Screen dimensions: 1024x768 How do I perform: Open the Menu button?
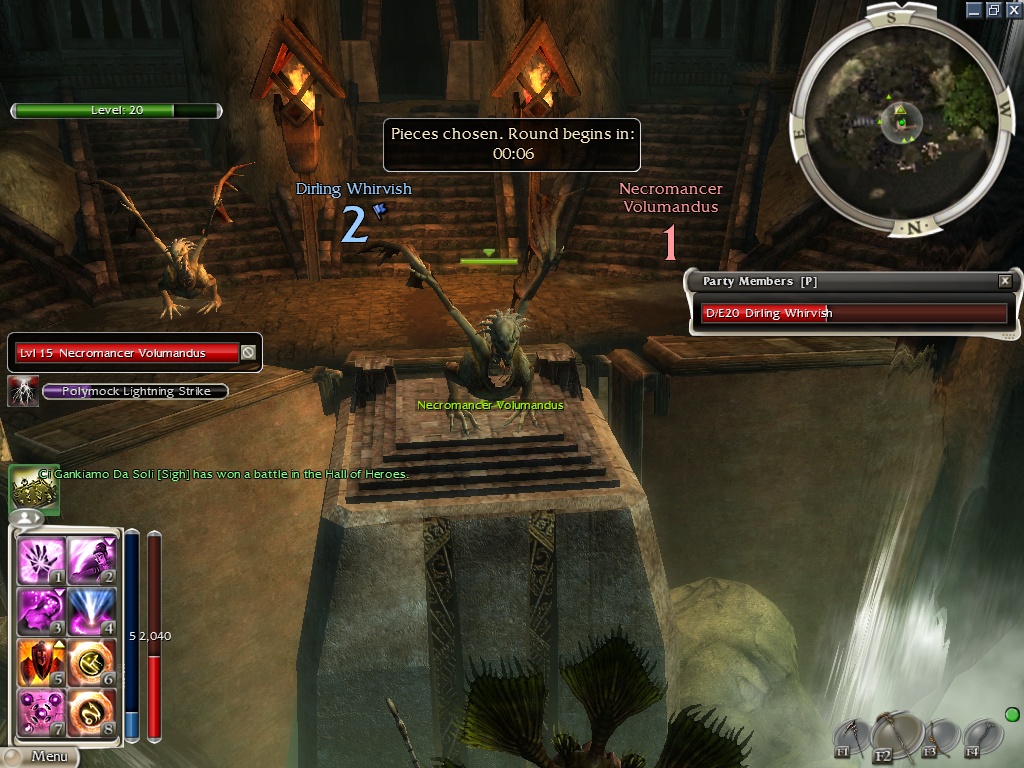(40, 757)
